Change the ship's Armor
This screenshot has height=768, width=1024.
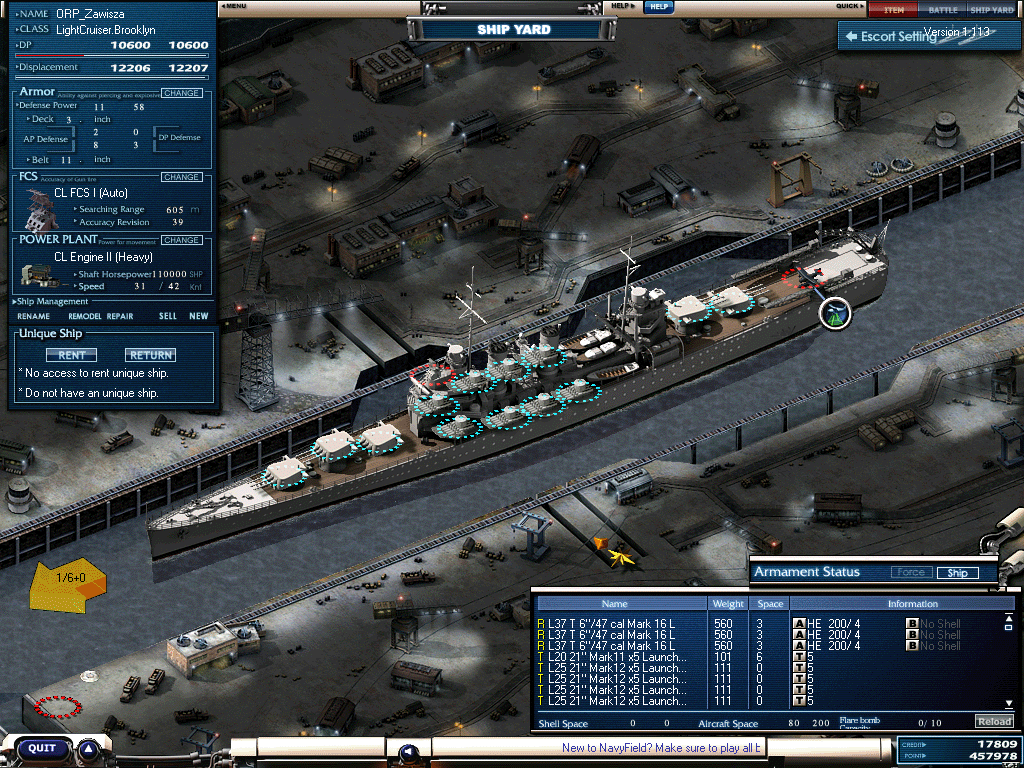coord(181,93)
